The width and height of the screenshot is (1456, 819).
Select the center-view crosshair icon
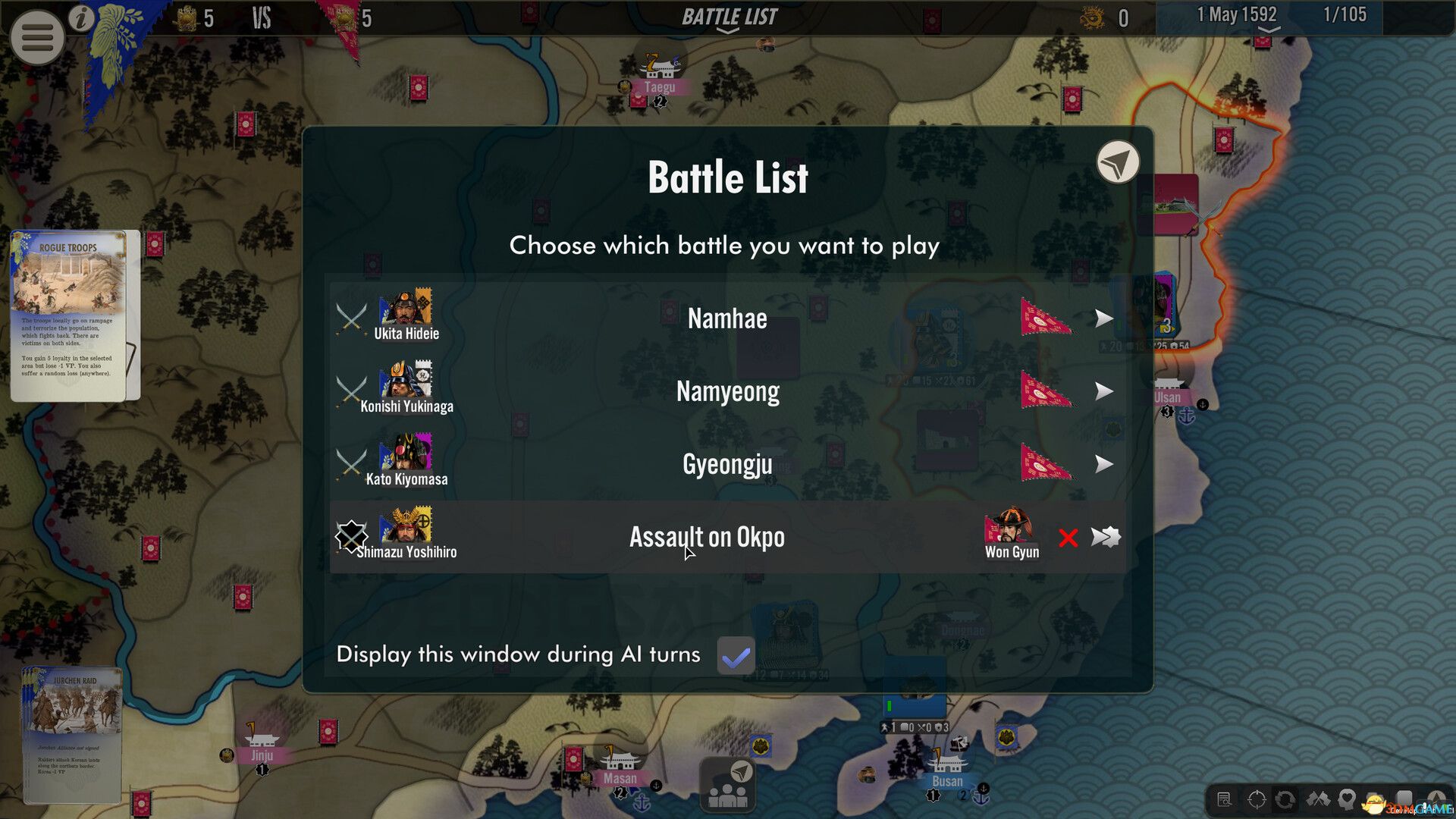tap(1257, 799)
